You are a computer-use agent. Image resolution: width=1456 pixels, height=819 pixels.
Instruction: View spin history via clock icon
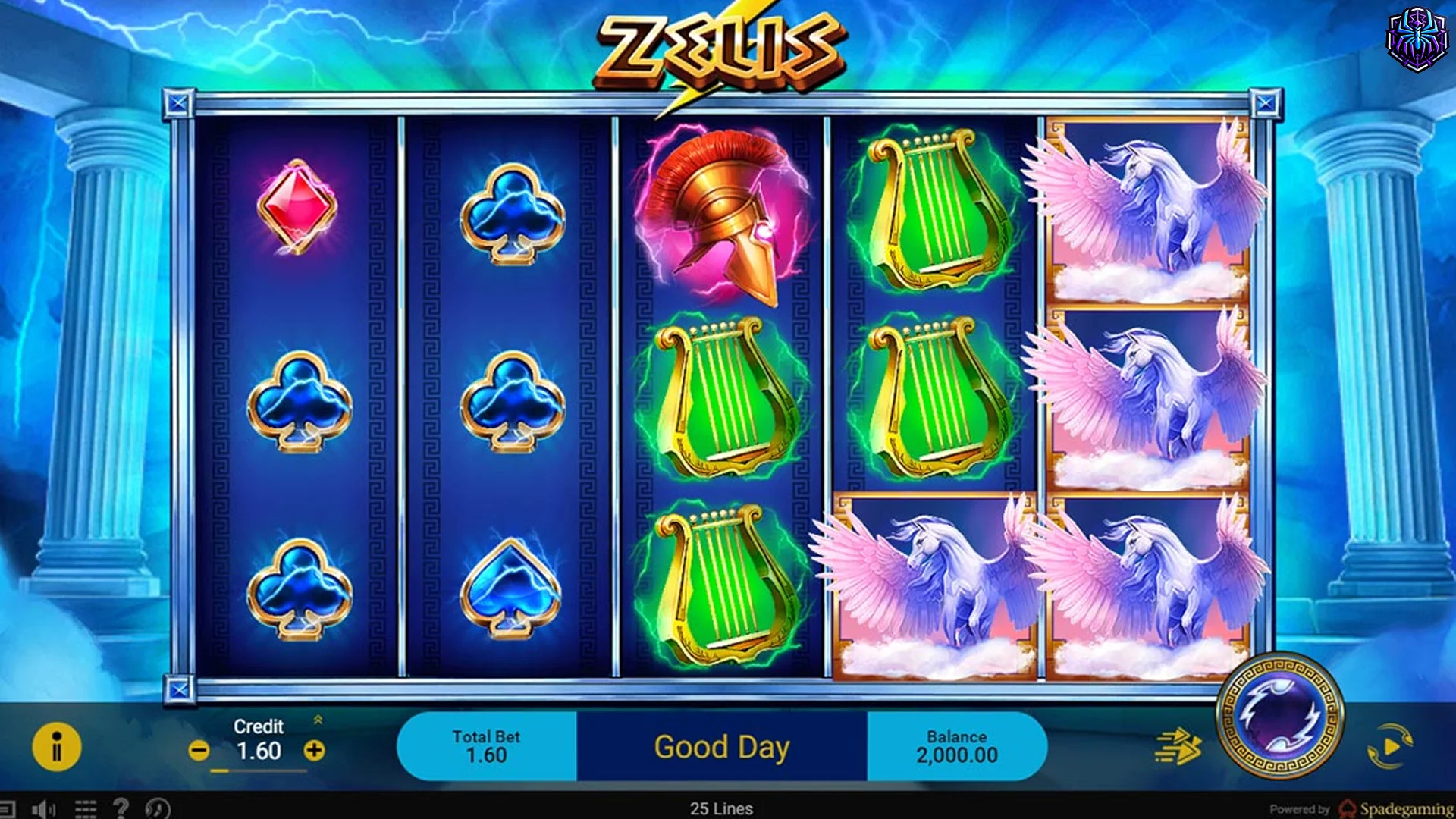click(x=157, y=808)
